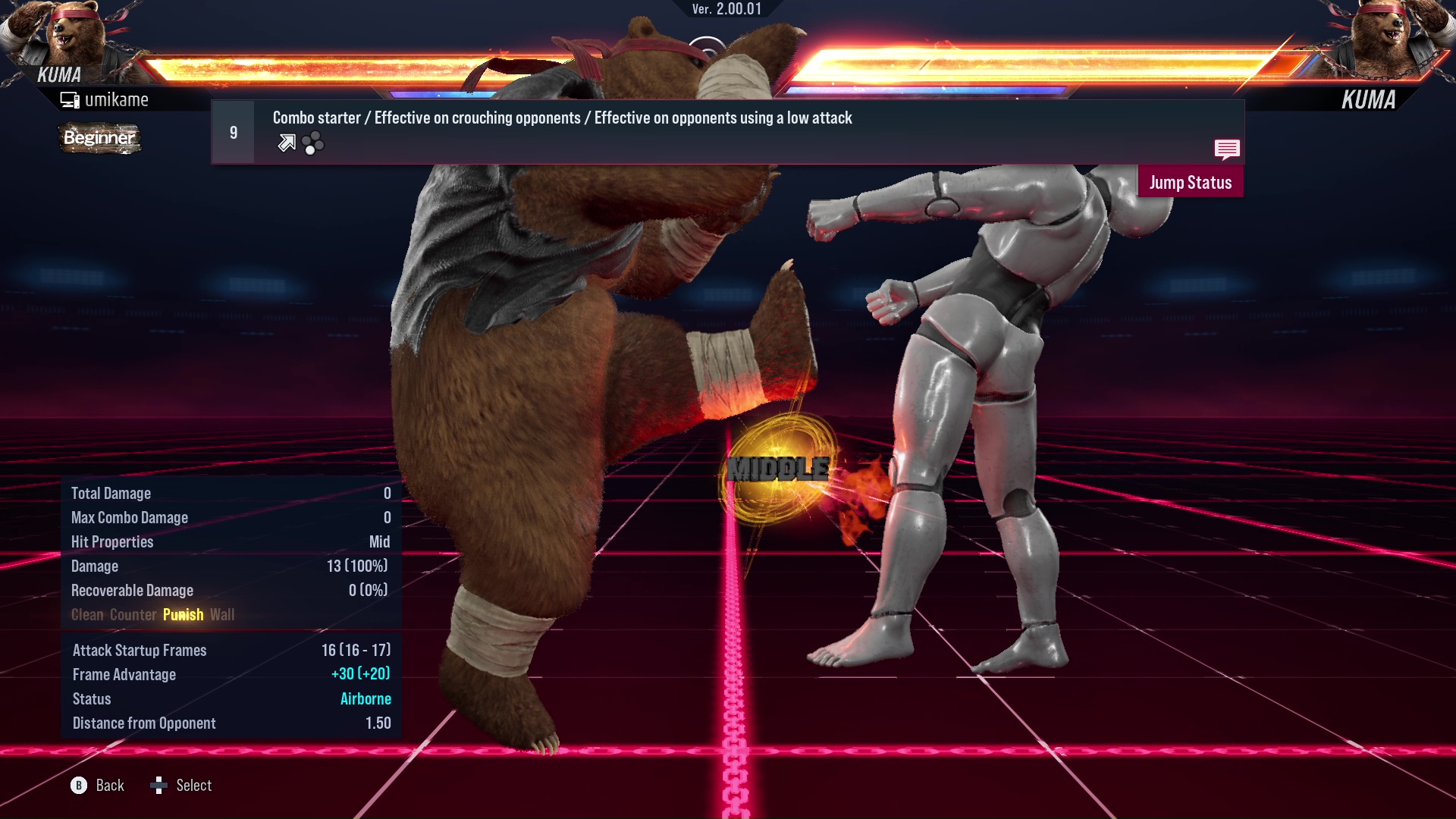Click the four-button input cluster icon

point(312,142)
